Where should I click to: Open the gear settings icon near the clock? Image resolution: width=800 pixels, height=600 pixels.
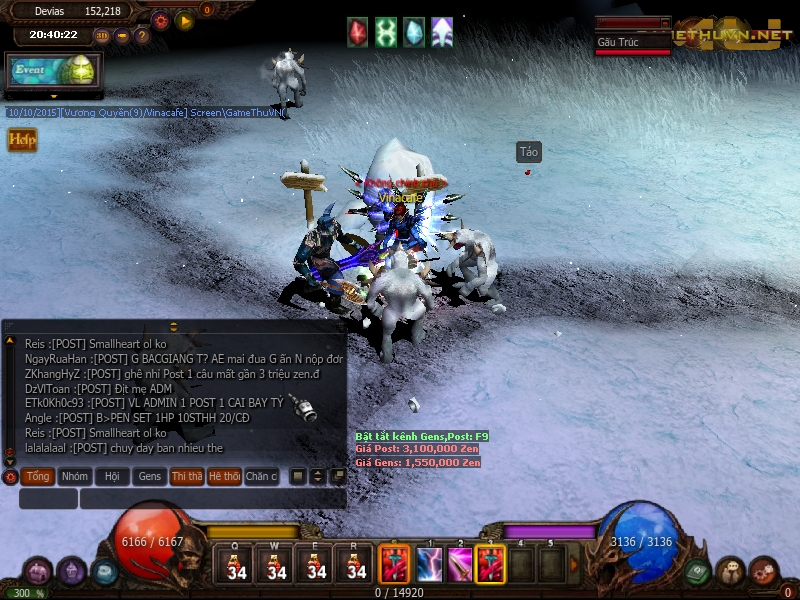point(160,20)
